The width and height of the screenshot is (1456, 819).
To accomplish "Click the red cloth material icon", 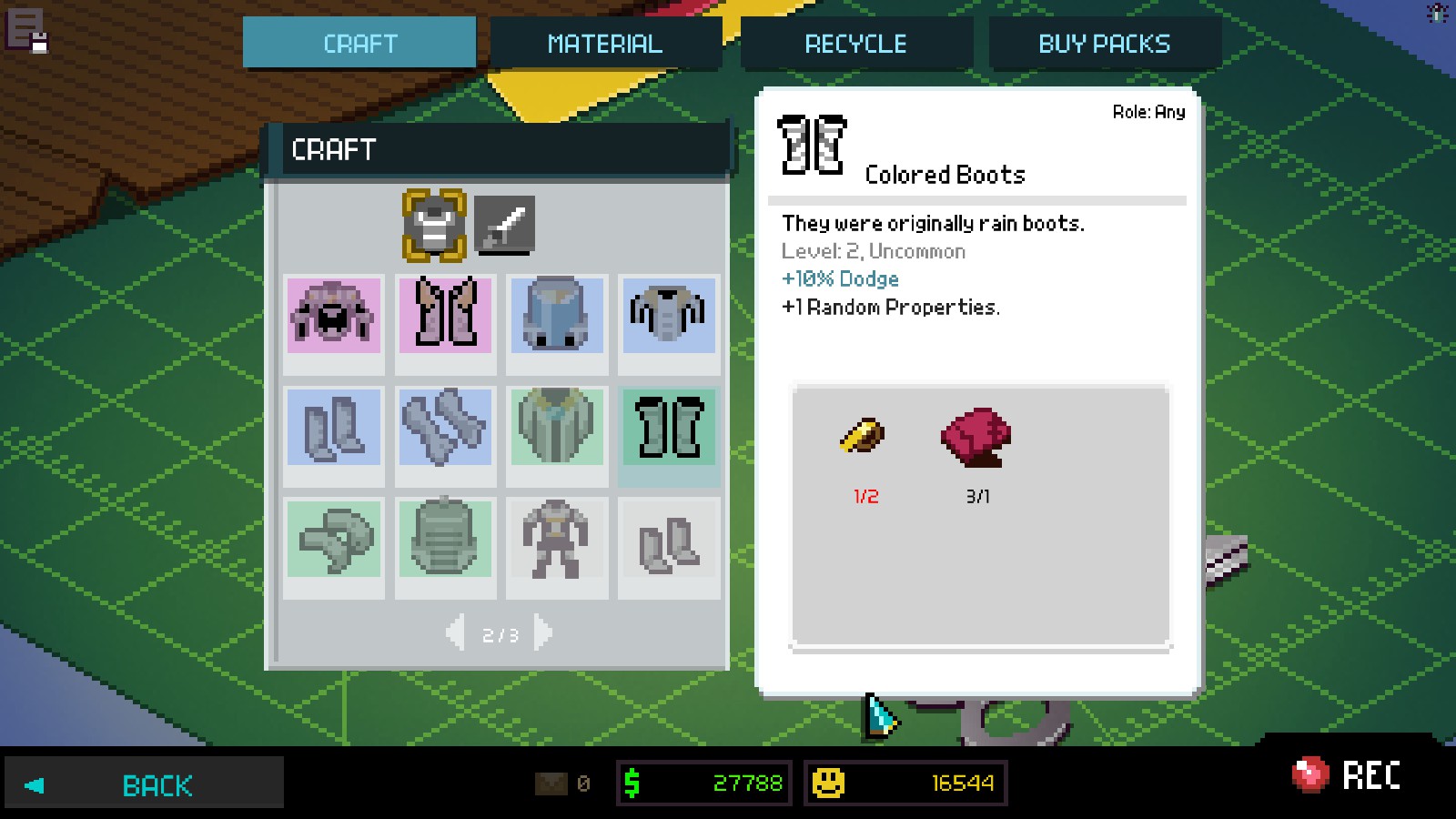I will click(x=976, y=438).
